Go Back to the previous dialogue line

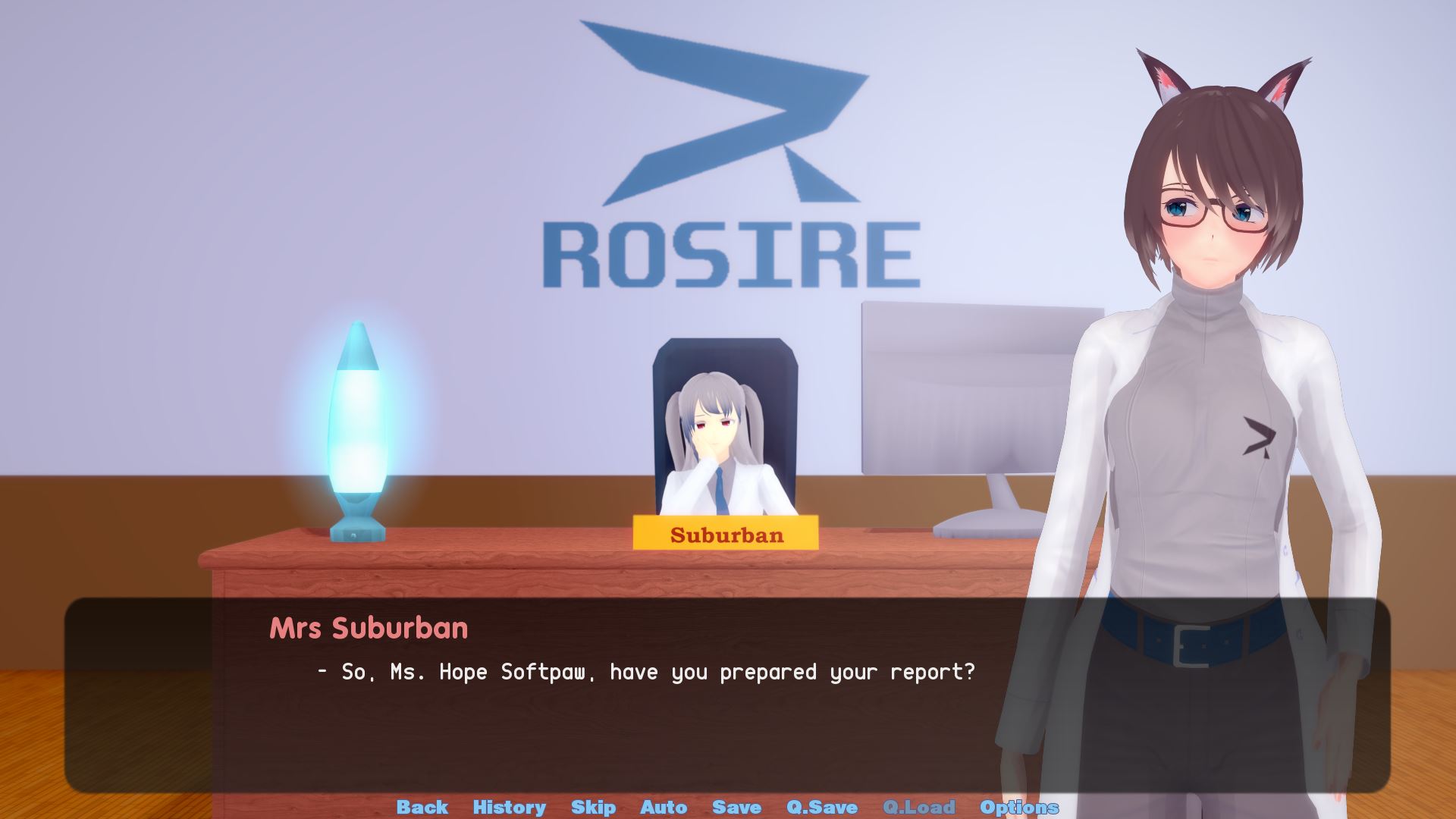(422, 807)
